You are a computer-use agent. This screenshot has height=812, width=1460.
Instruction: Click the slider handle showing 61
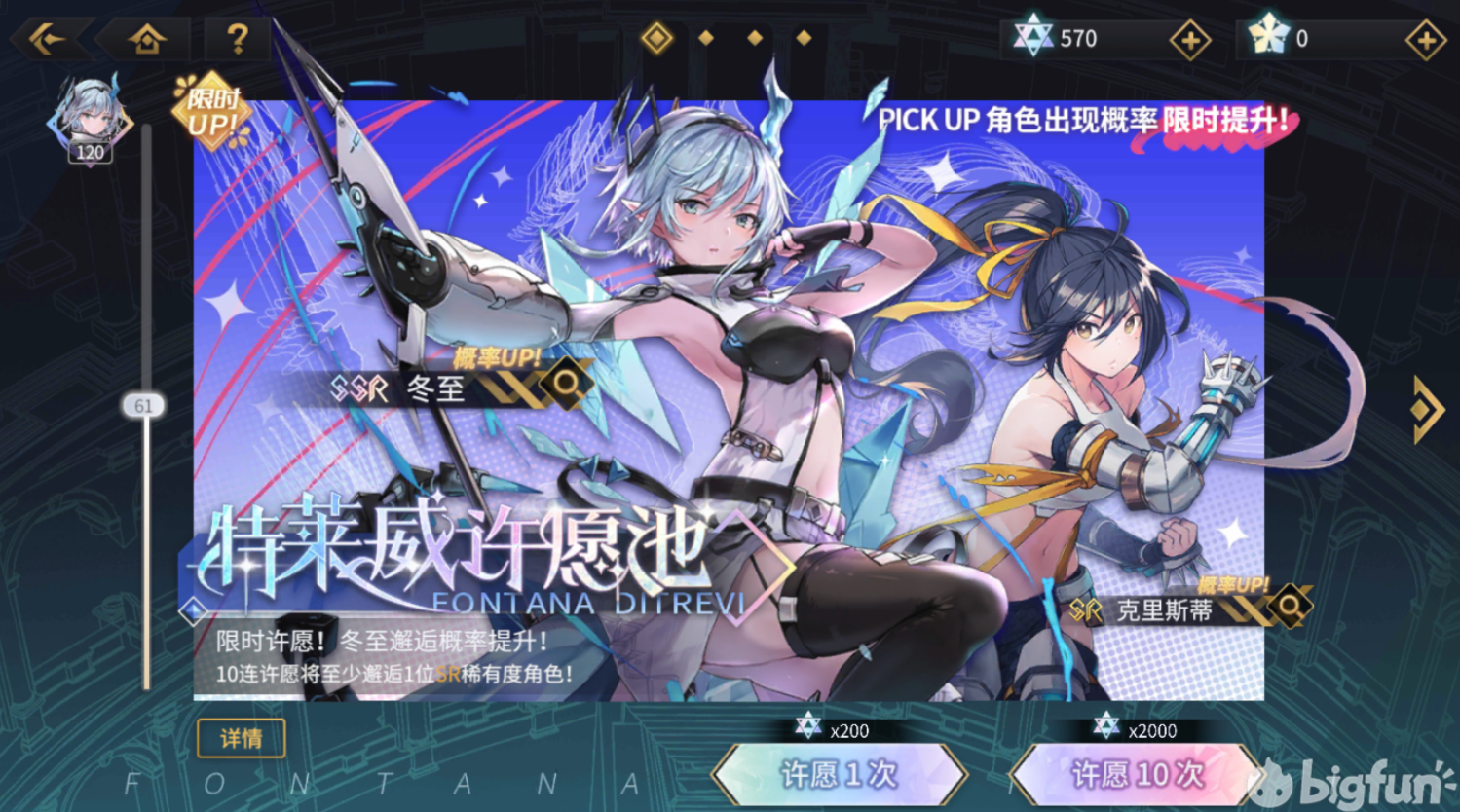pyautogui.click(x=143, y=404)
